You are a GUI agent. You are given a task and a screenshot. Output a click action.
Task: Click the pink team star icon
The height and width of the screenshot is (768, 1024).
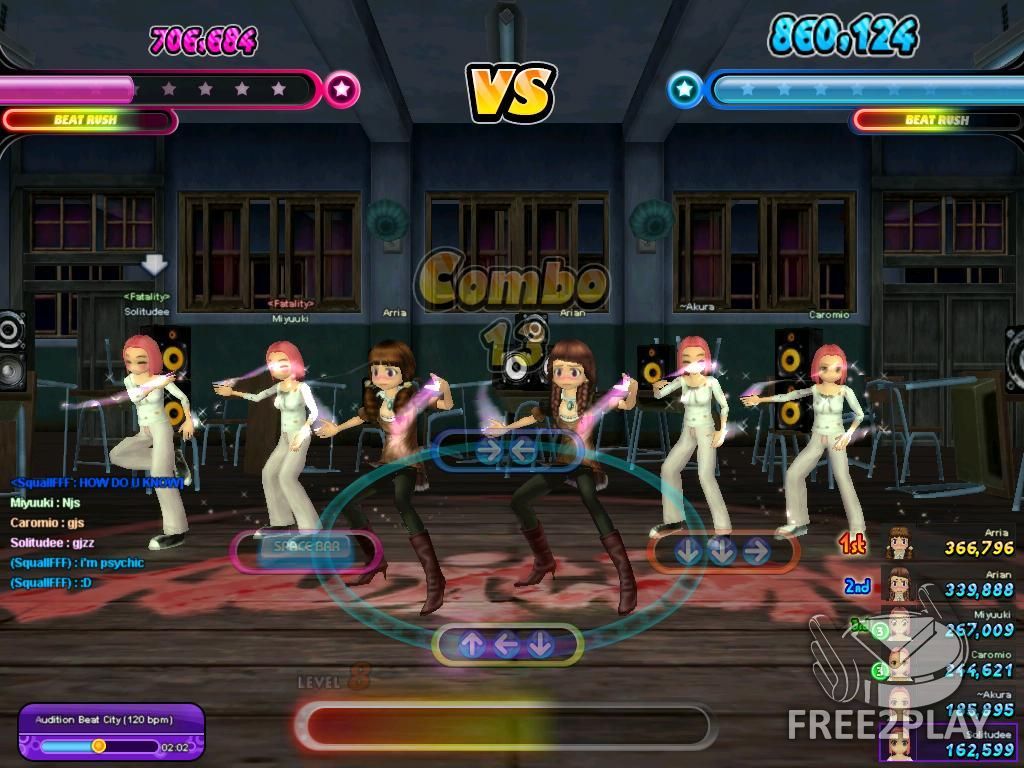pos(342,89)
